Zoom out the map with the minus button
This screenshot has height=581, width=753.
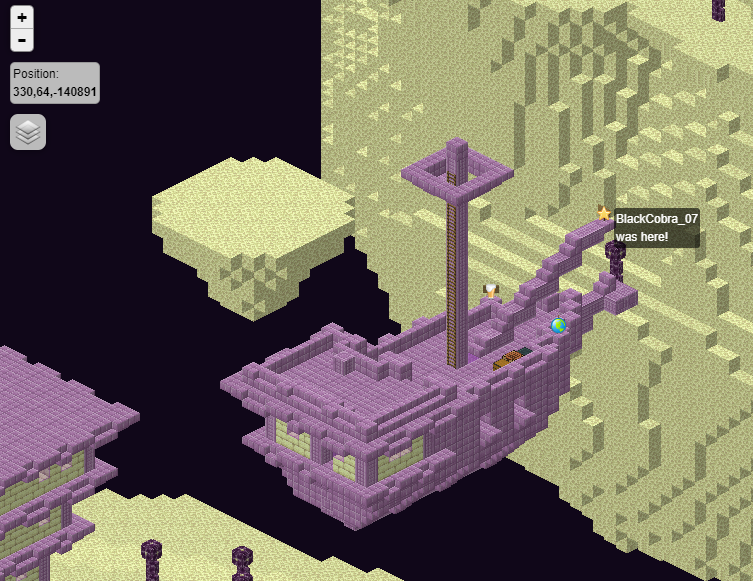click(22, 40)
